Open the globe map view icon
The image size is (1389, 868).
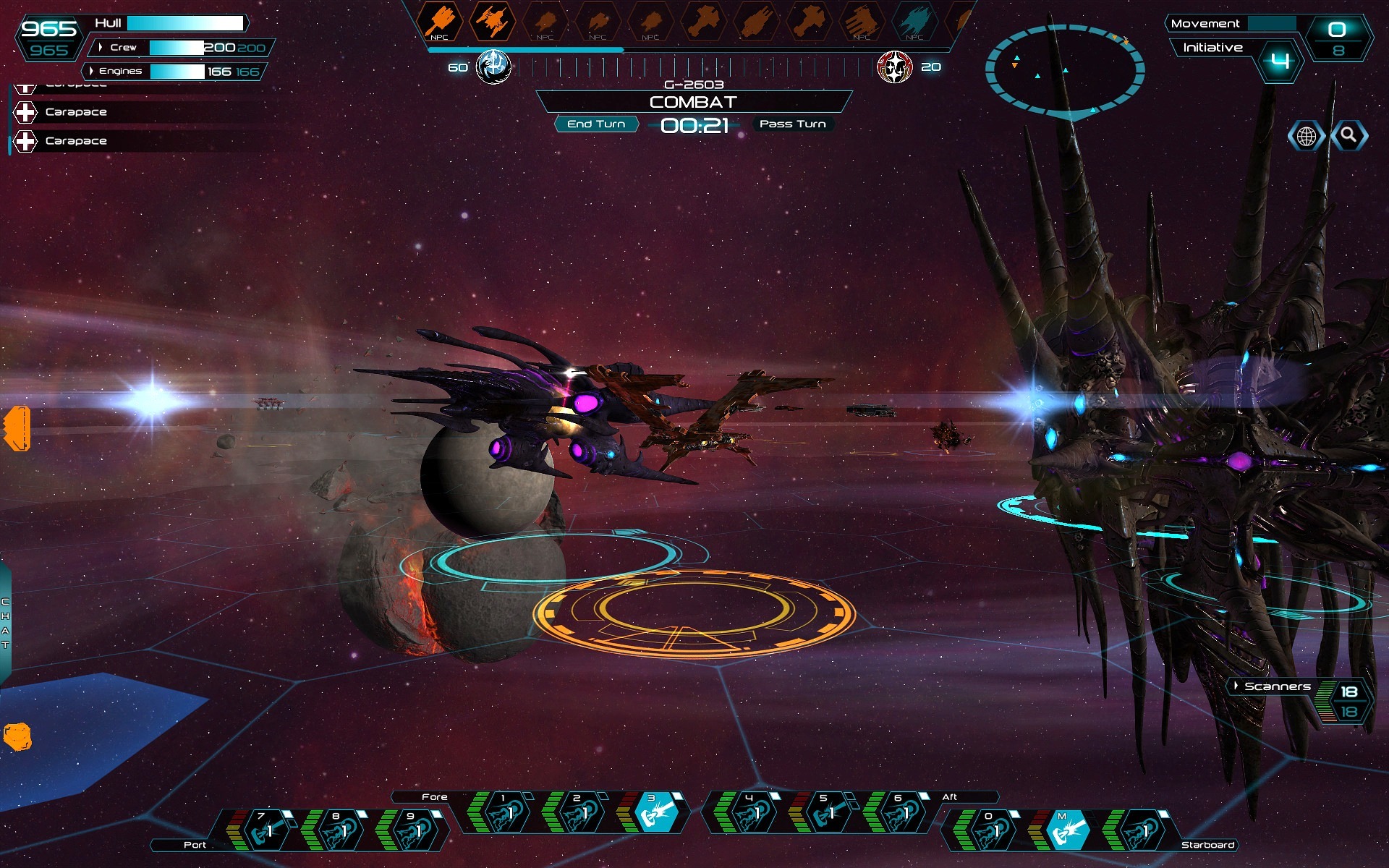(1306, 136)
